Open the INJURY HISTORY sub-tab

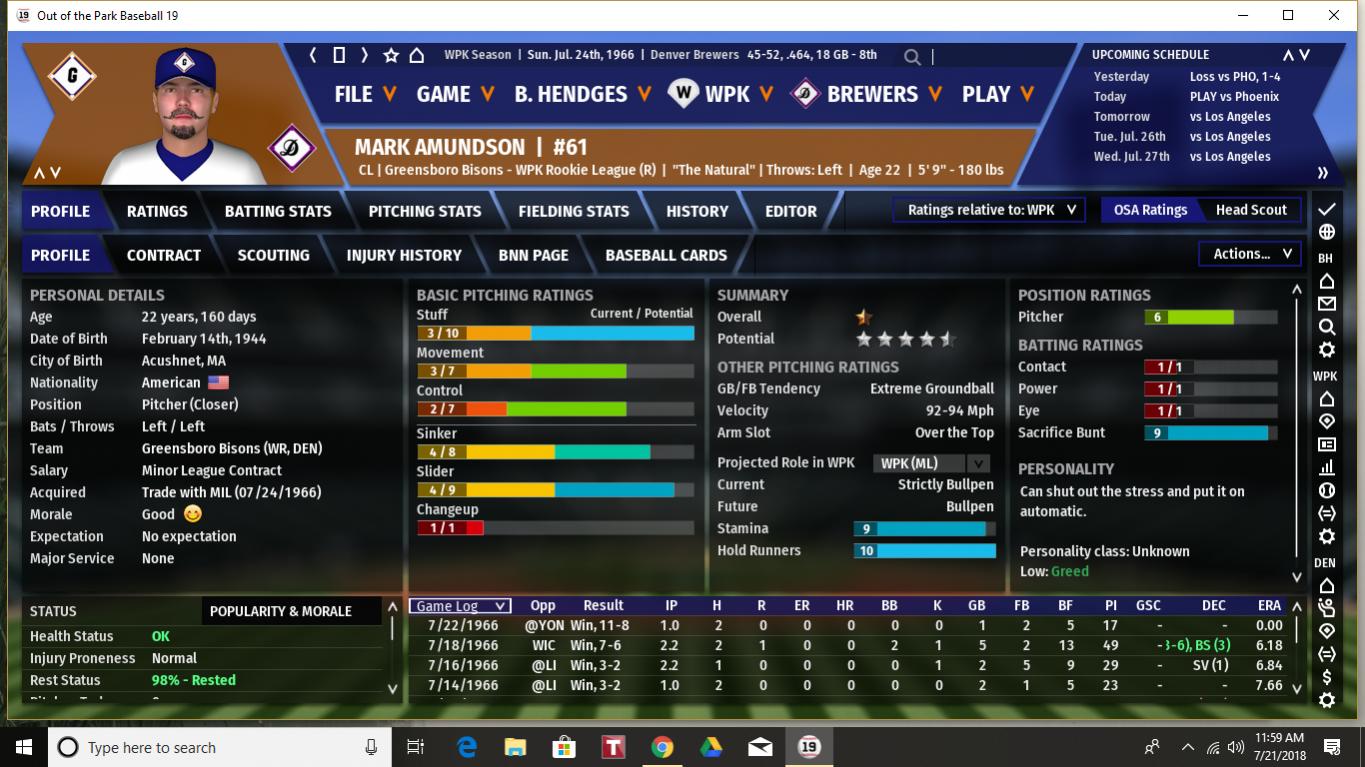tap(404, 255)
